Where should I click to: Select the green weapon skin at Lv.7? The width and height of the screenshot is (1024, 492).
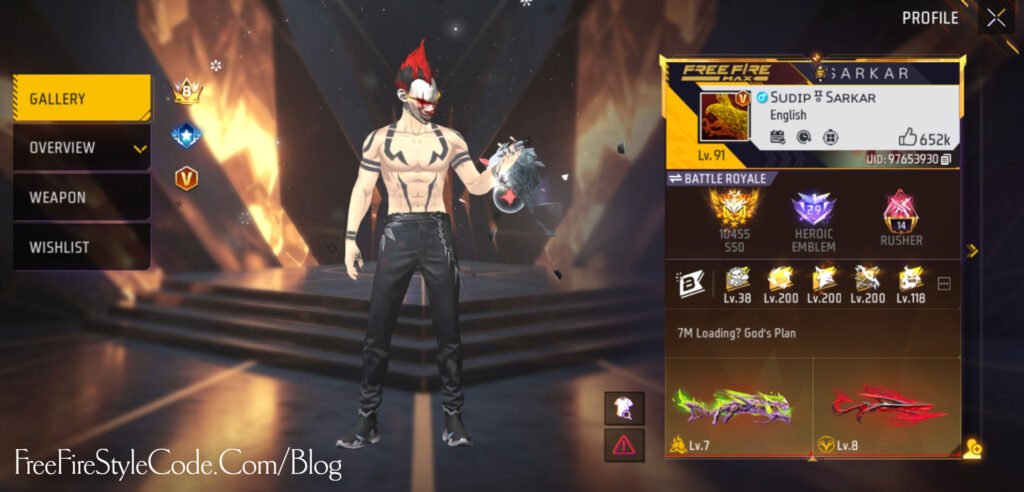(738, 408)
